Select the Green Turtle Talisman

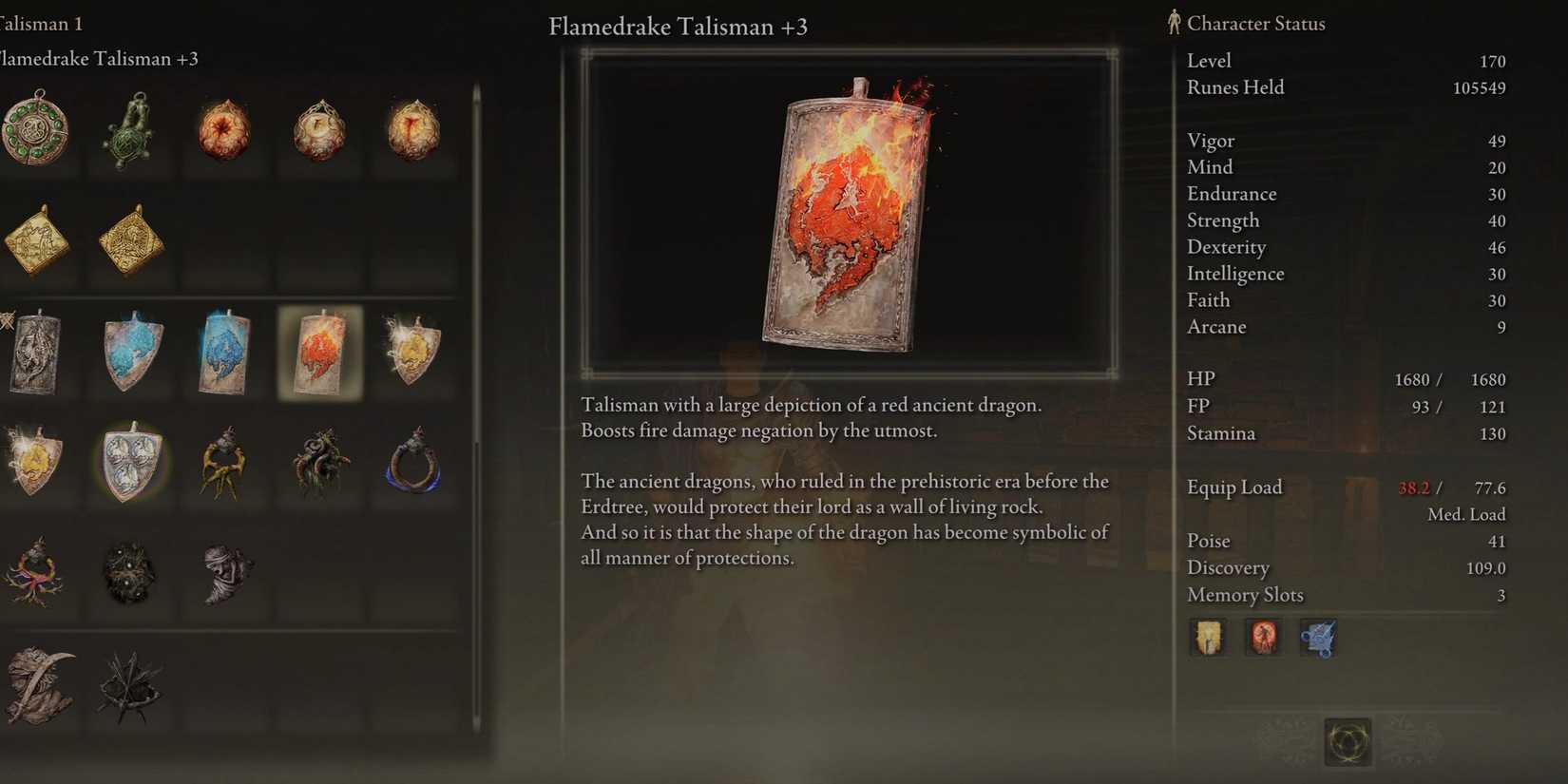tap(130, 131)
